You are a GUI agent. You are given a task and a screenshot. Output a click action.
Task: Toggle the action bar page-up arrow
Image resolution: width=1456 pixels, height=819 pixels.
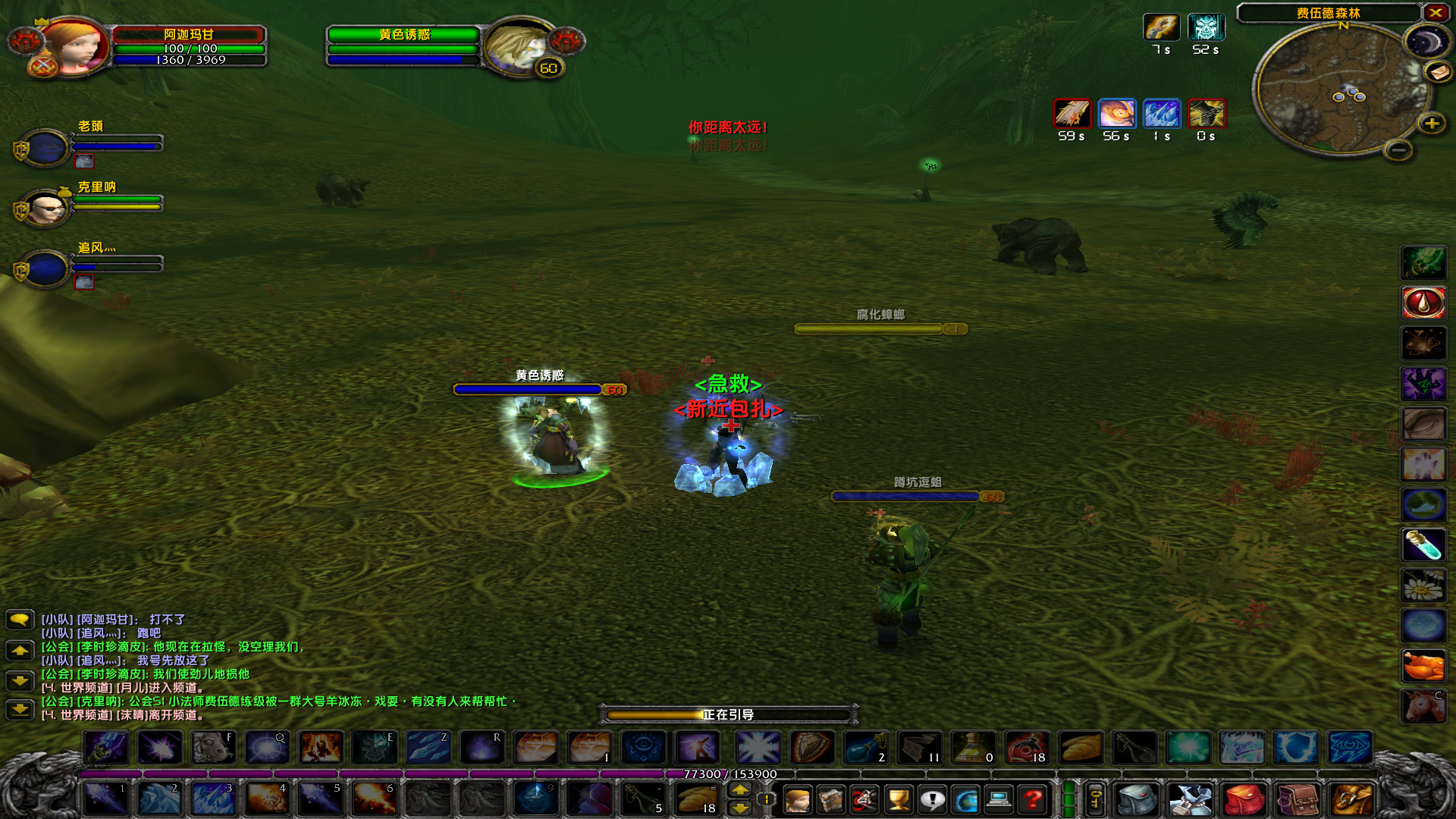[739, 791]
